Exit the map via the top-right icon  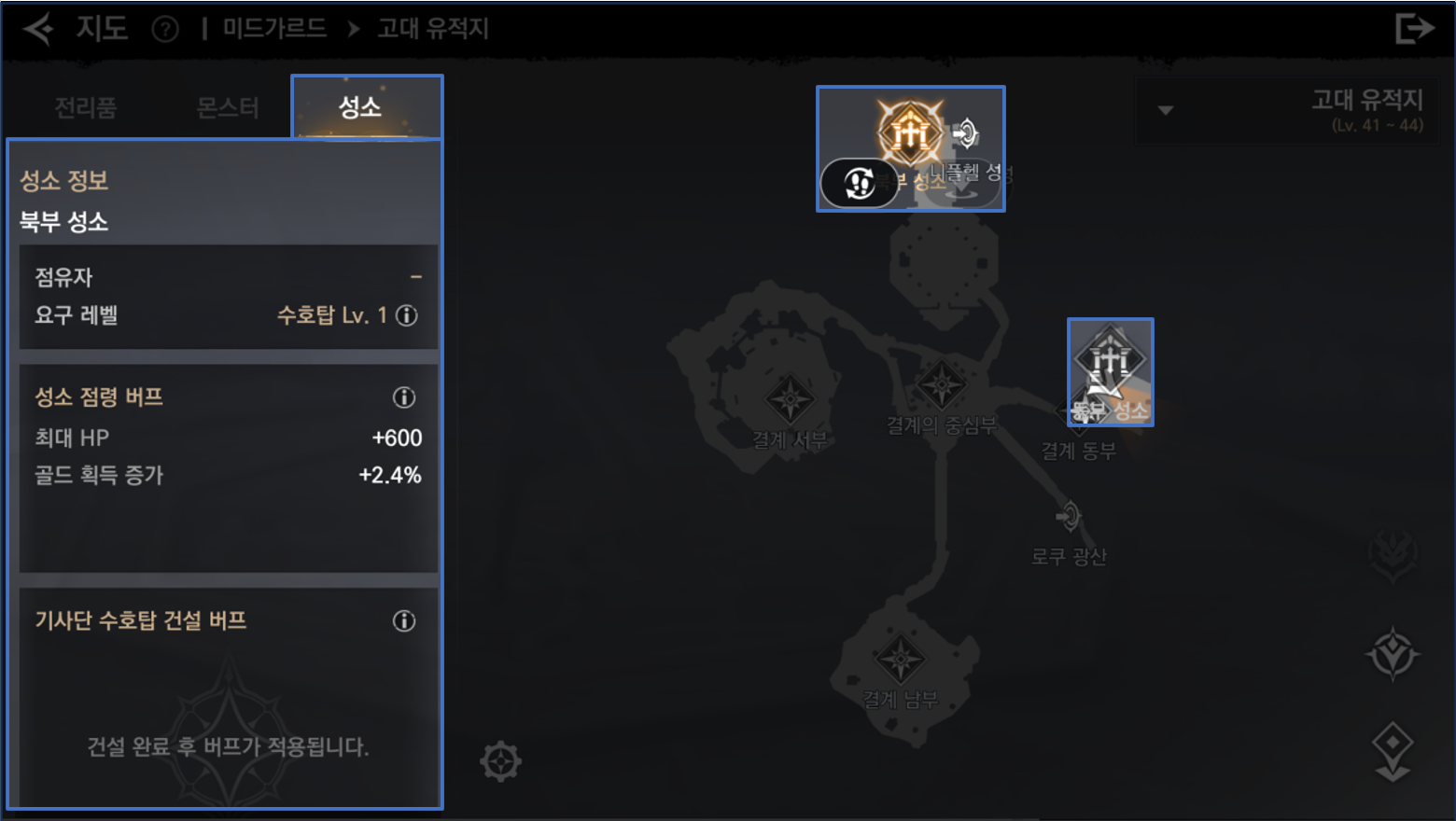1414,29
